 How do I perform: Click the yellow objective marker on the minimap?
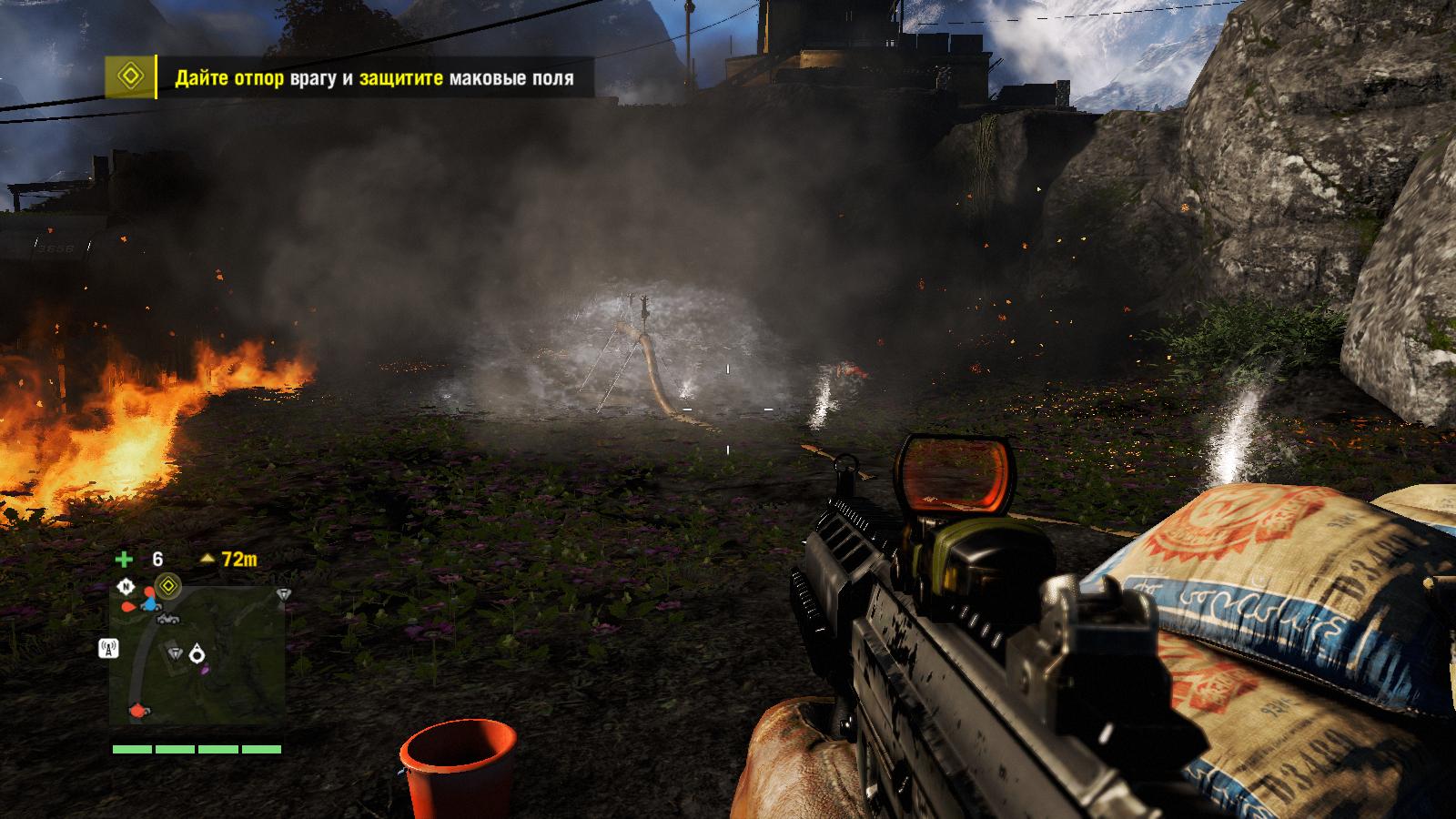click(167, 584)
